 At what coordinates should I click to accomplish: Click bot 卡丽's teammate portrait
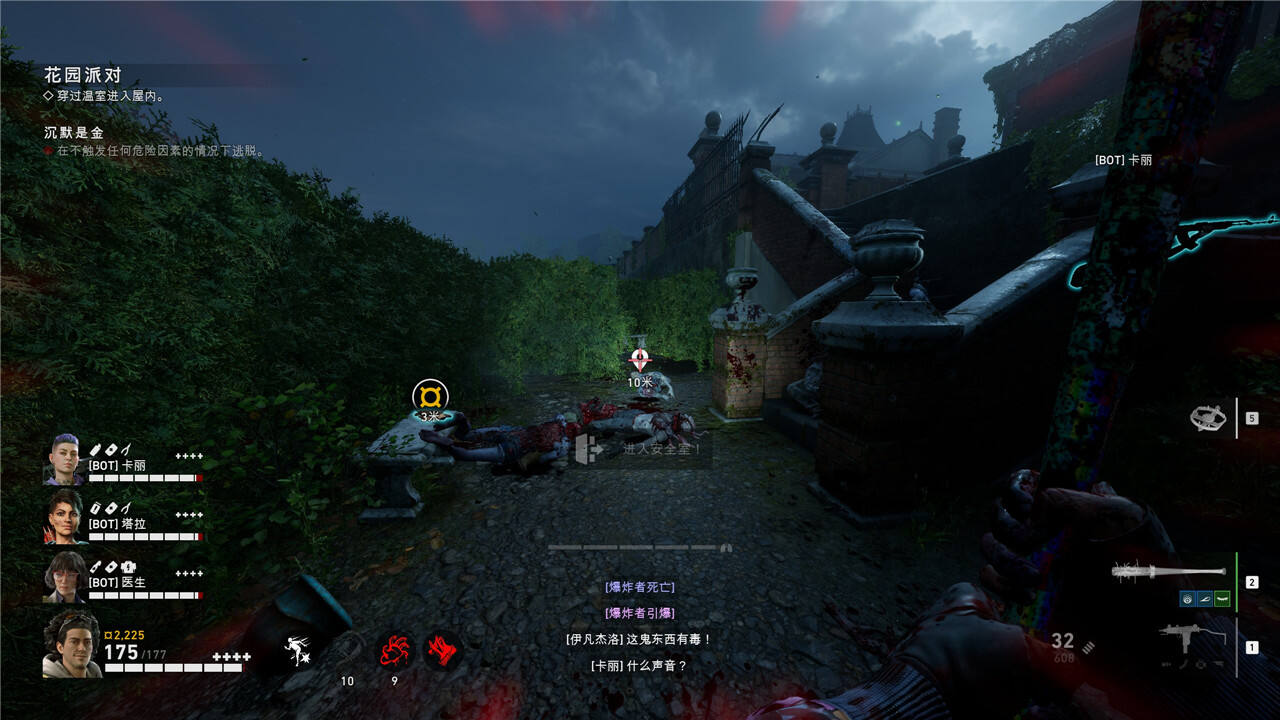tap(63, 460)
